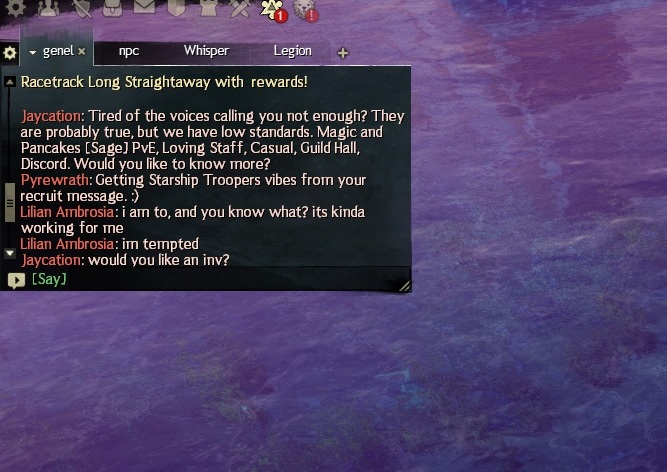Add a new chat tab

[343, 53]
